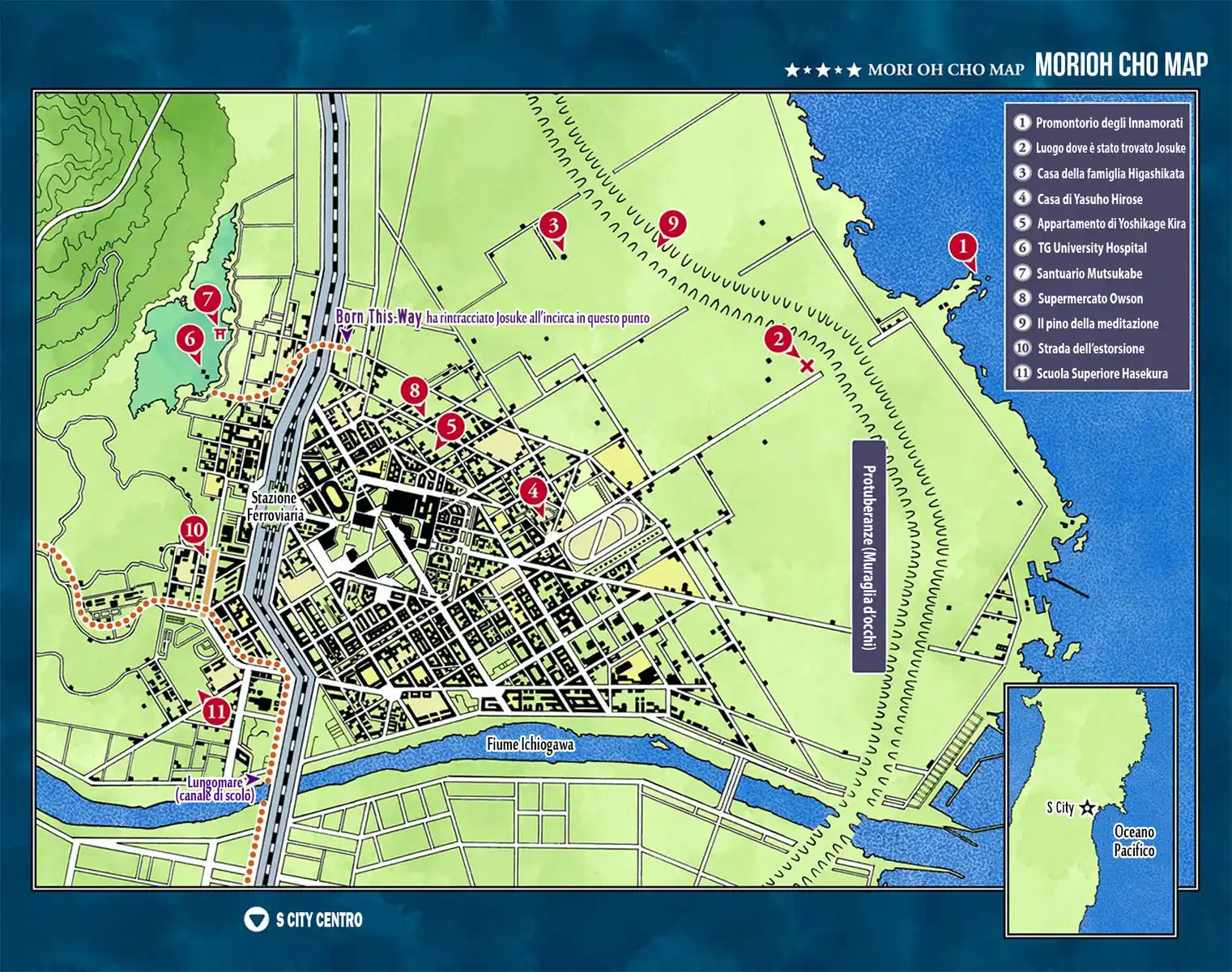Choose legend entry Promontorio degli Innamorati
This screenshot has width=1232, height=972.
(1108, 123)
